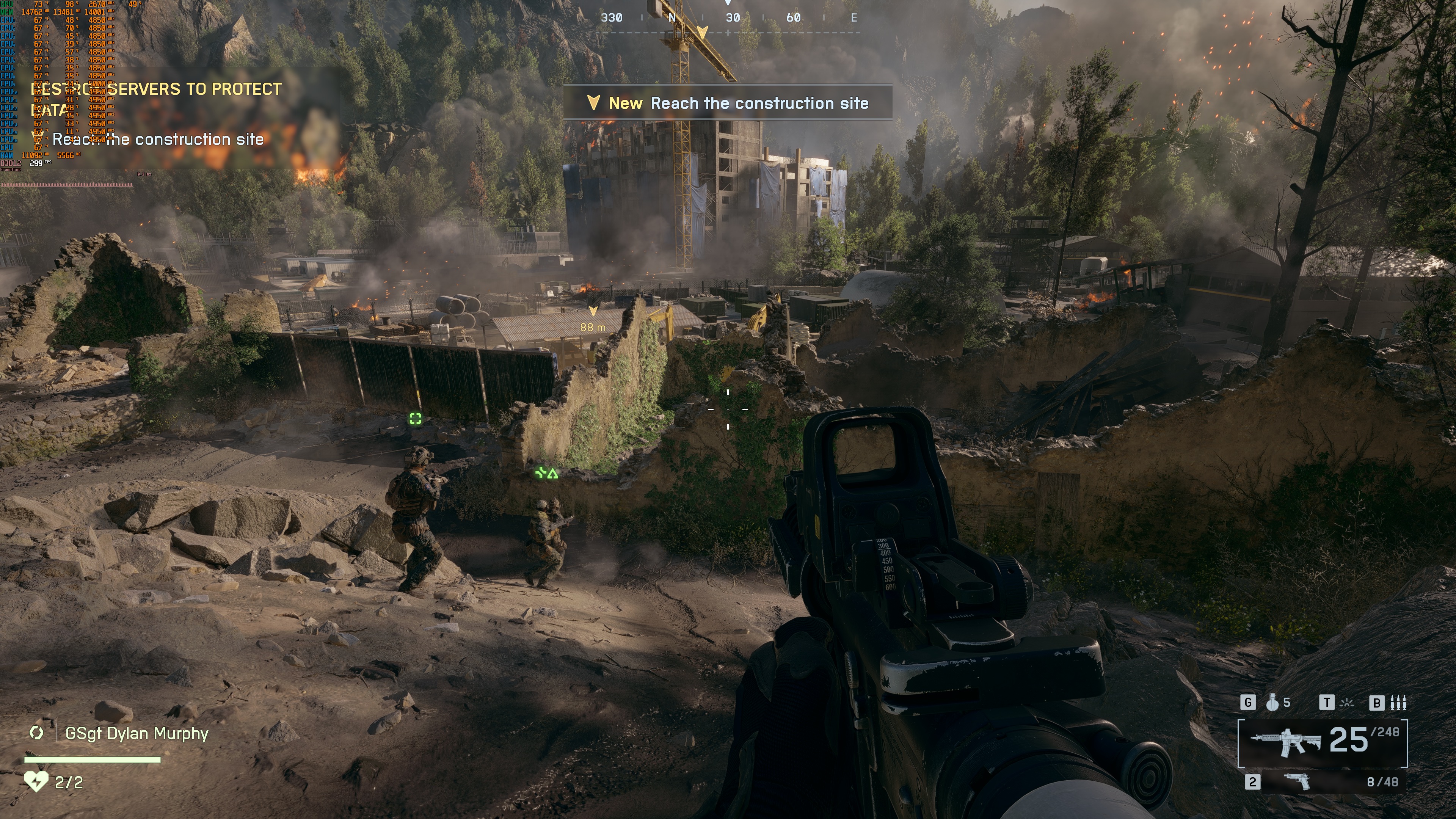The width and height of the screenshot is (1456, 819).
Task: Click the New objective notification banner
Action: [x=728, y=103]
